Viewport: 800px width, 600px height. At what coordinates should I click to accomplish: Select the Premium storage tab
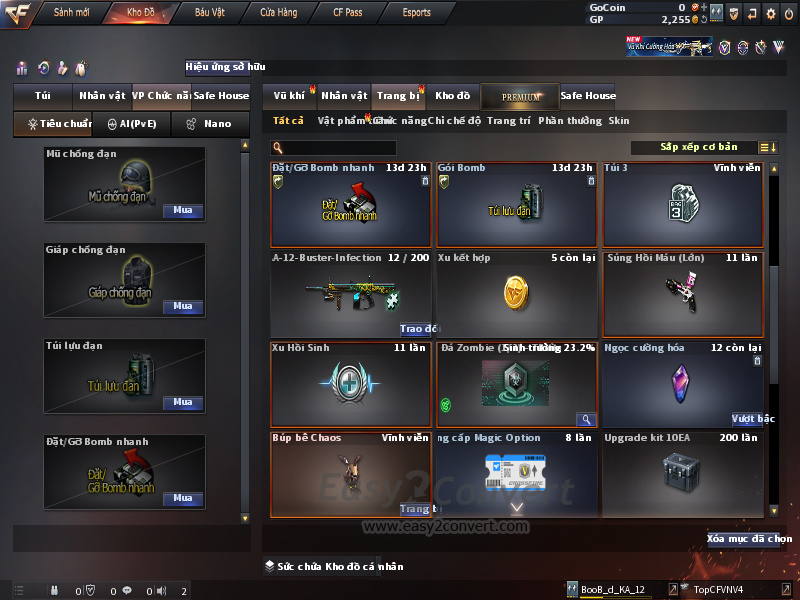click(x=520, y=96)
